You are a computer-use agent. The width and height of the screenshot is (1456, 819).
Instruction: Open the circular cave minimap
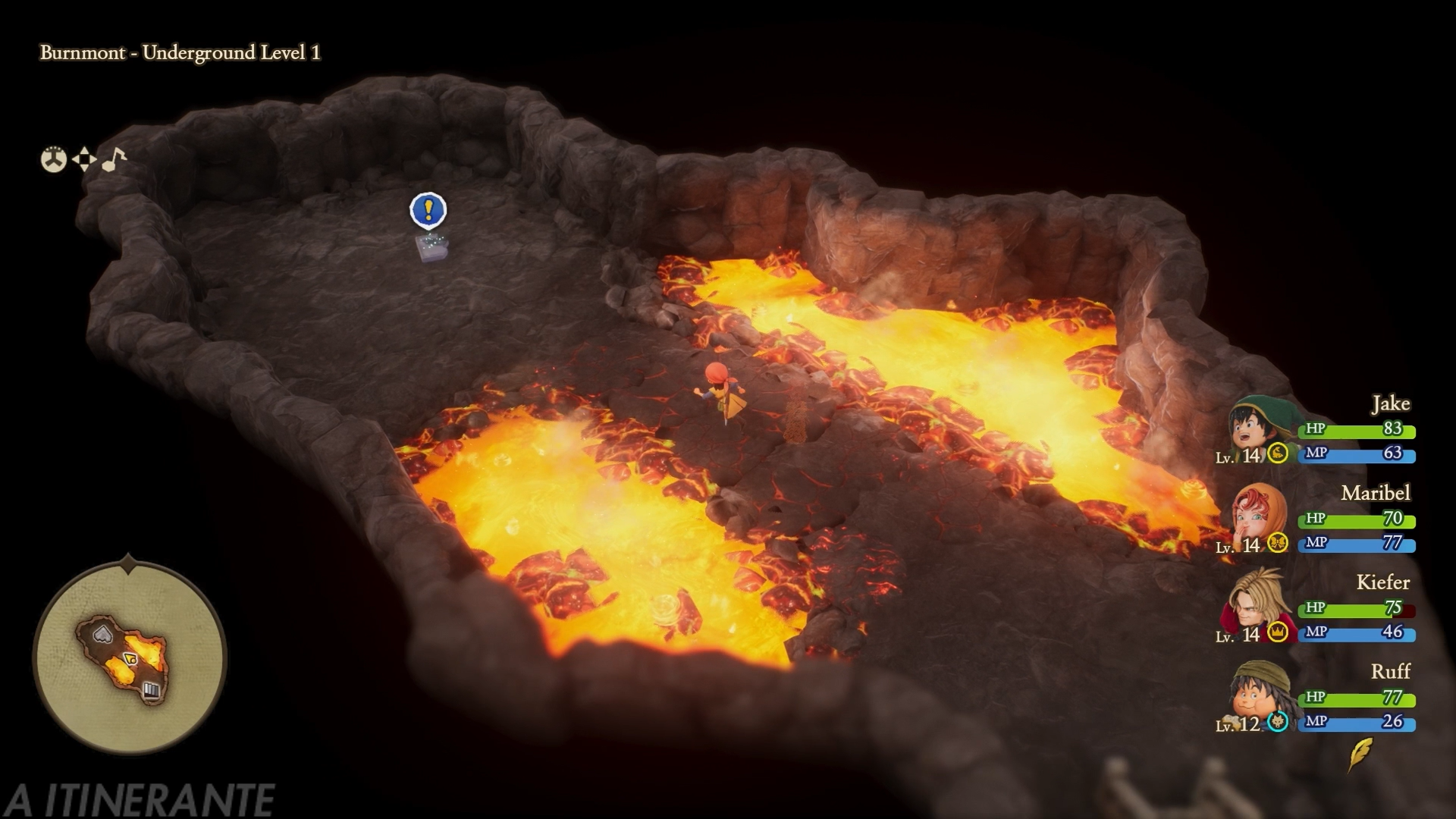[130, 657]
